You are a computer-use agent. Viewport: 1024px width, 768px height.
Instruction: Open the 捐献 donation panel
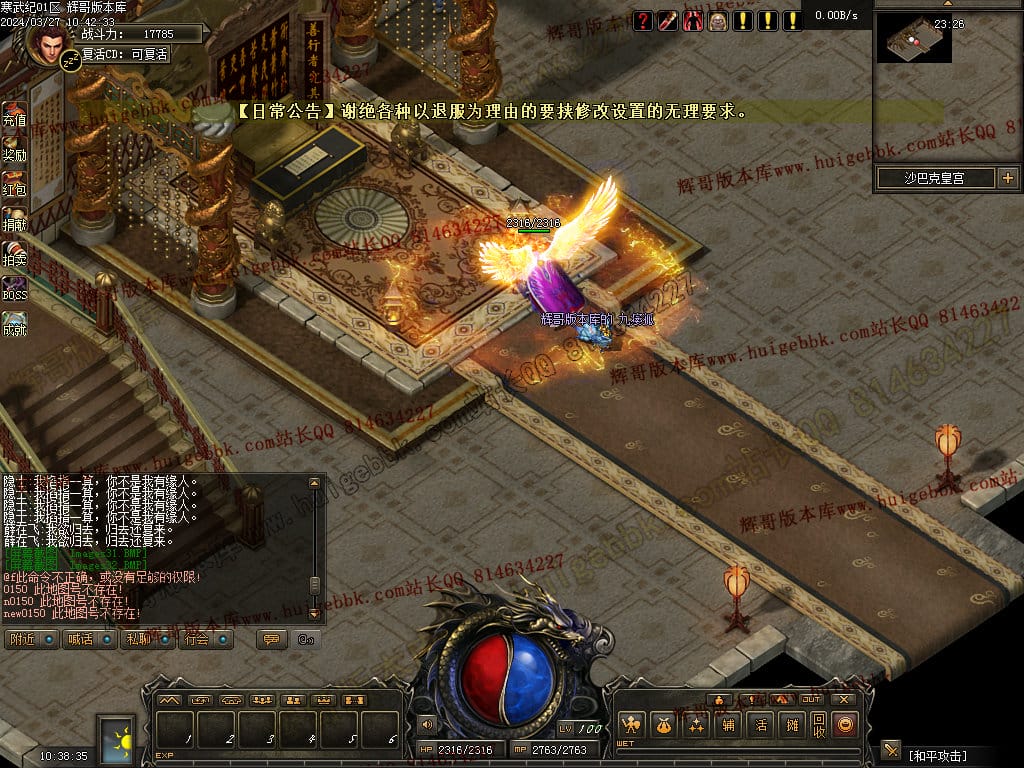pos(14,218)
